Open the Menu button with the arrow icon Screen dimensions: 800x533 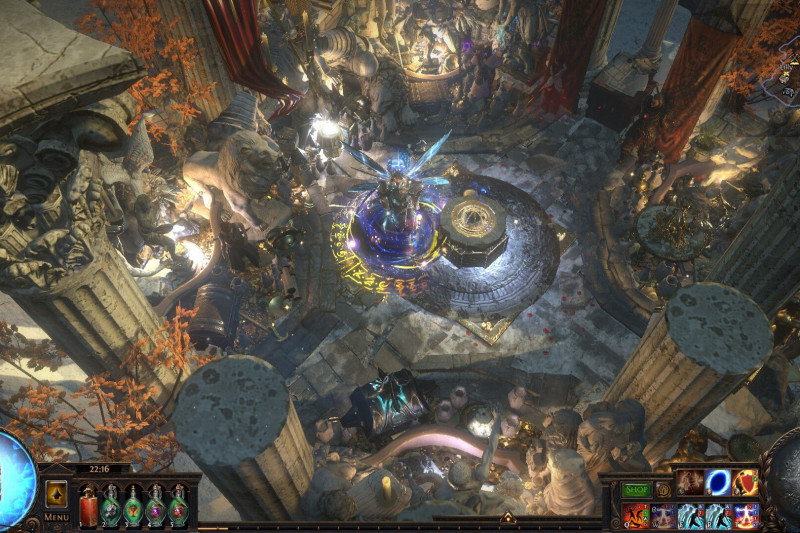tap(56, 494)
